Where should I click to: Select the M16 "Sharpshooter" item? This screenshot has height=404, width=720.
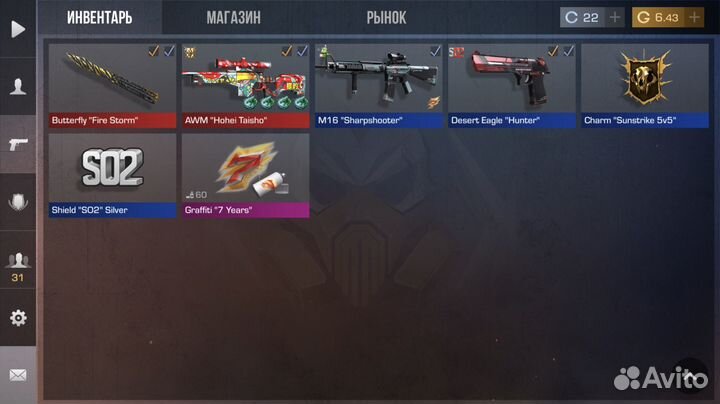point(378,85)
